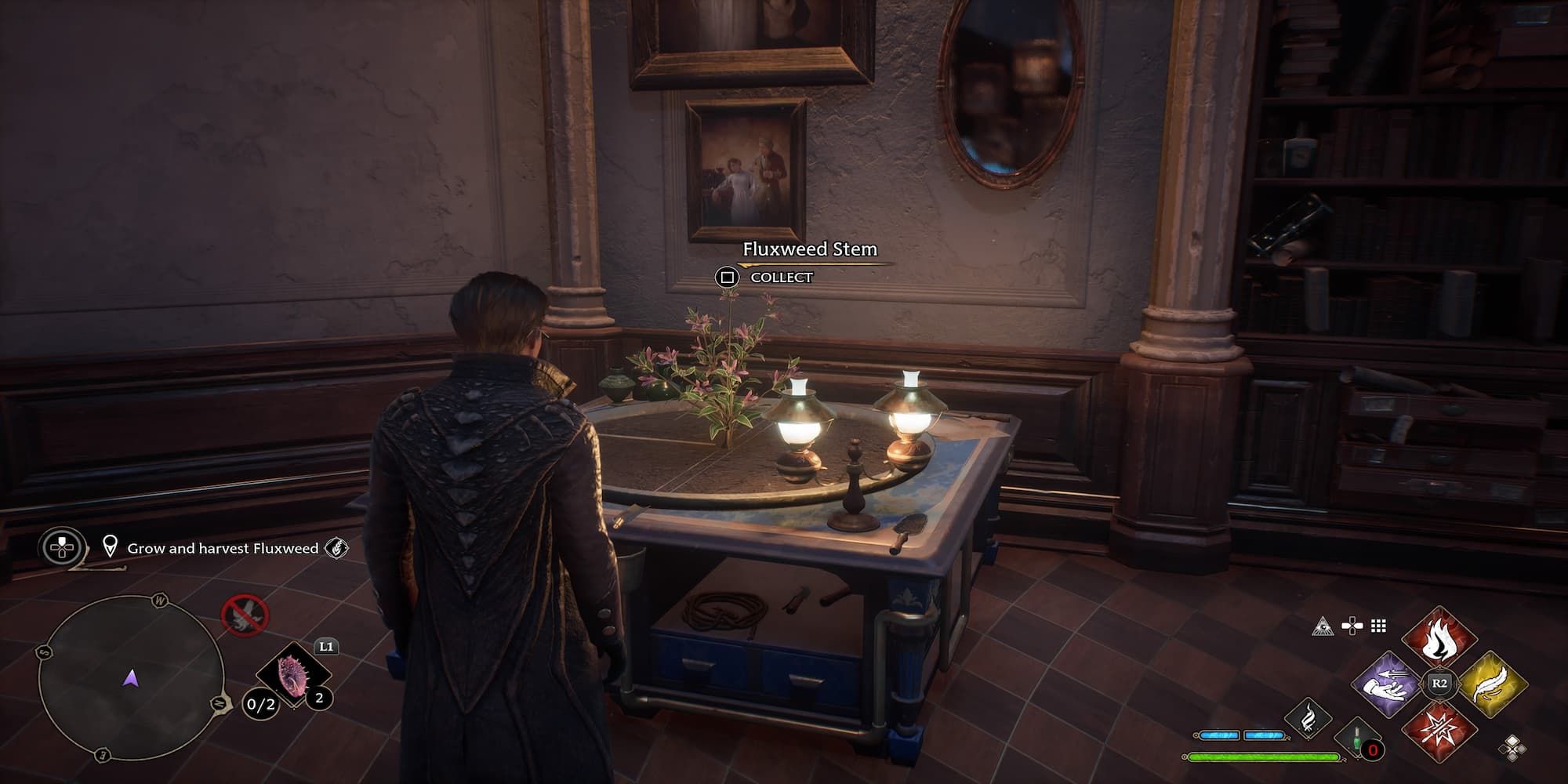Image resolution: width=1568 pixels, height=784 pixels.
Task: Click the Mandrake item slot
Action: pos(292,676)
